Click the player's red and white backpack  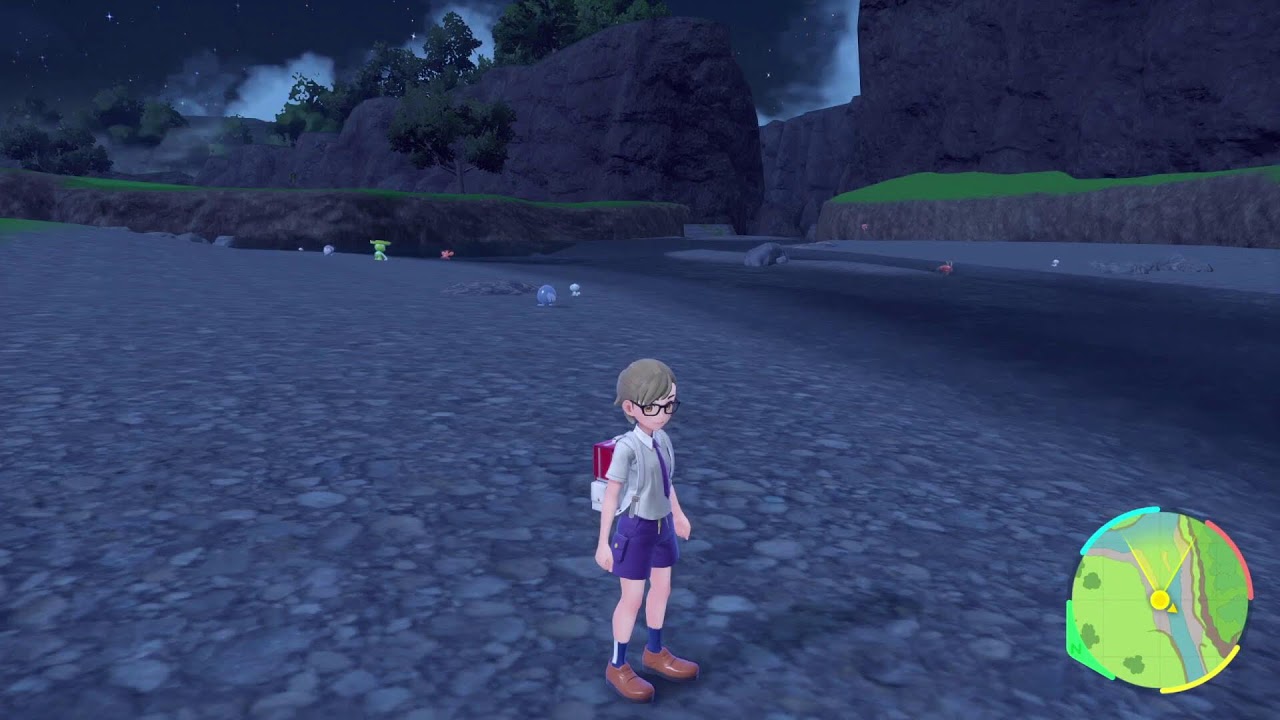pos(600,470)
